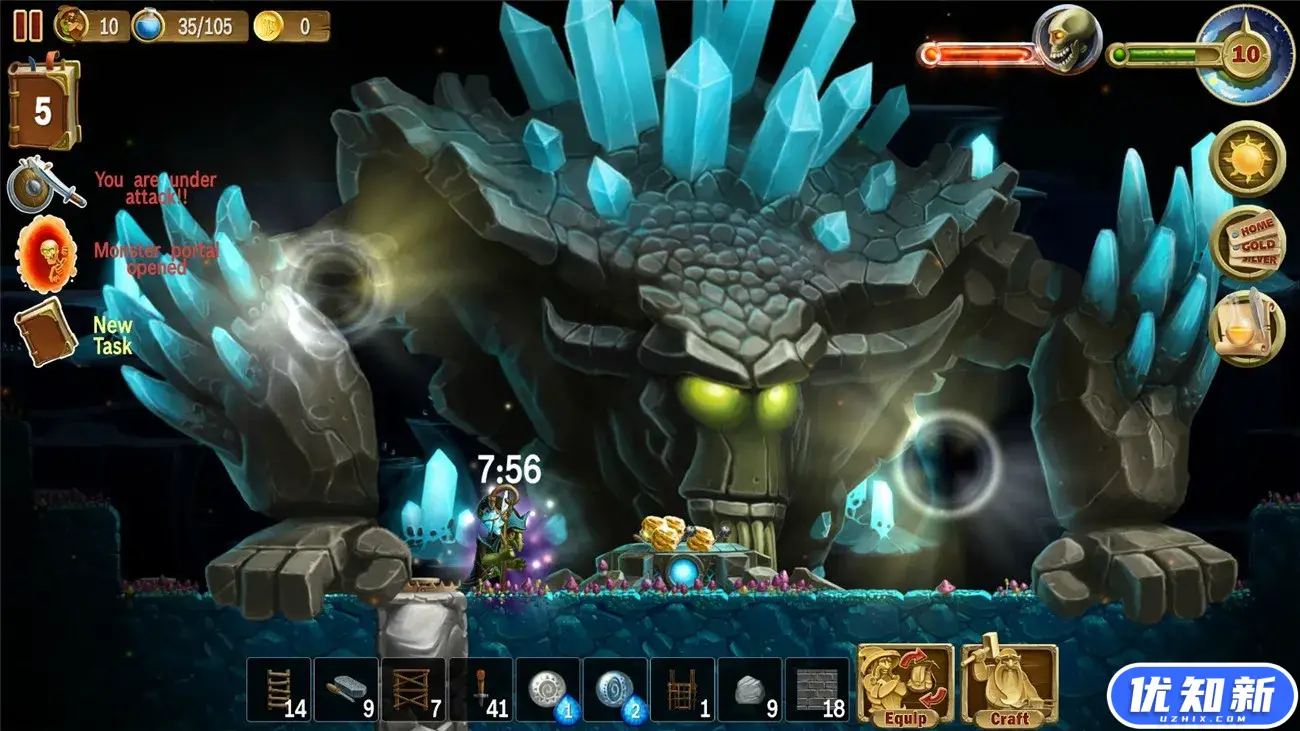Image resolution: width=1300 pixels, height=731 pixels.
Task: View the New Task book notification
Action: click(x=46, y=331)
